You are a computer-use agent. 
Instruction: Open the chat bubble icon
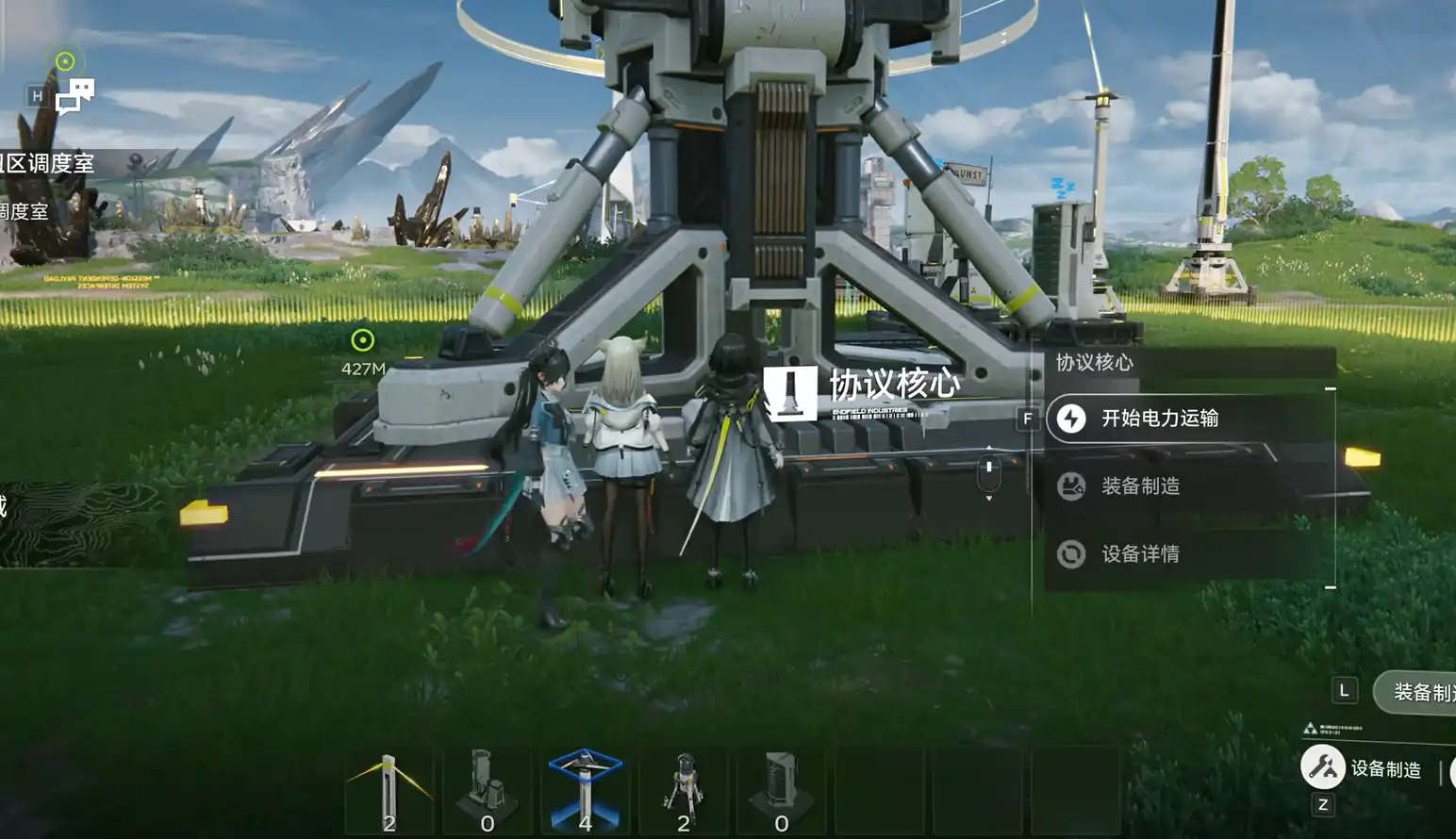tap(74, 96)
